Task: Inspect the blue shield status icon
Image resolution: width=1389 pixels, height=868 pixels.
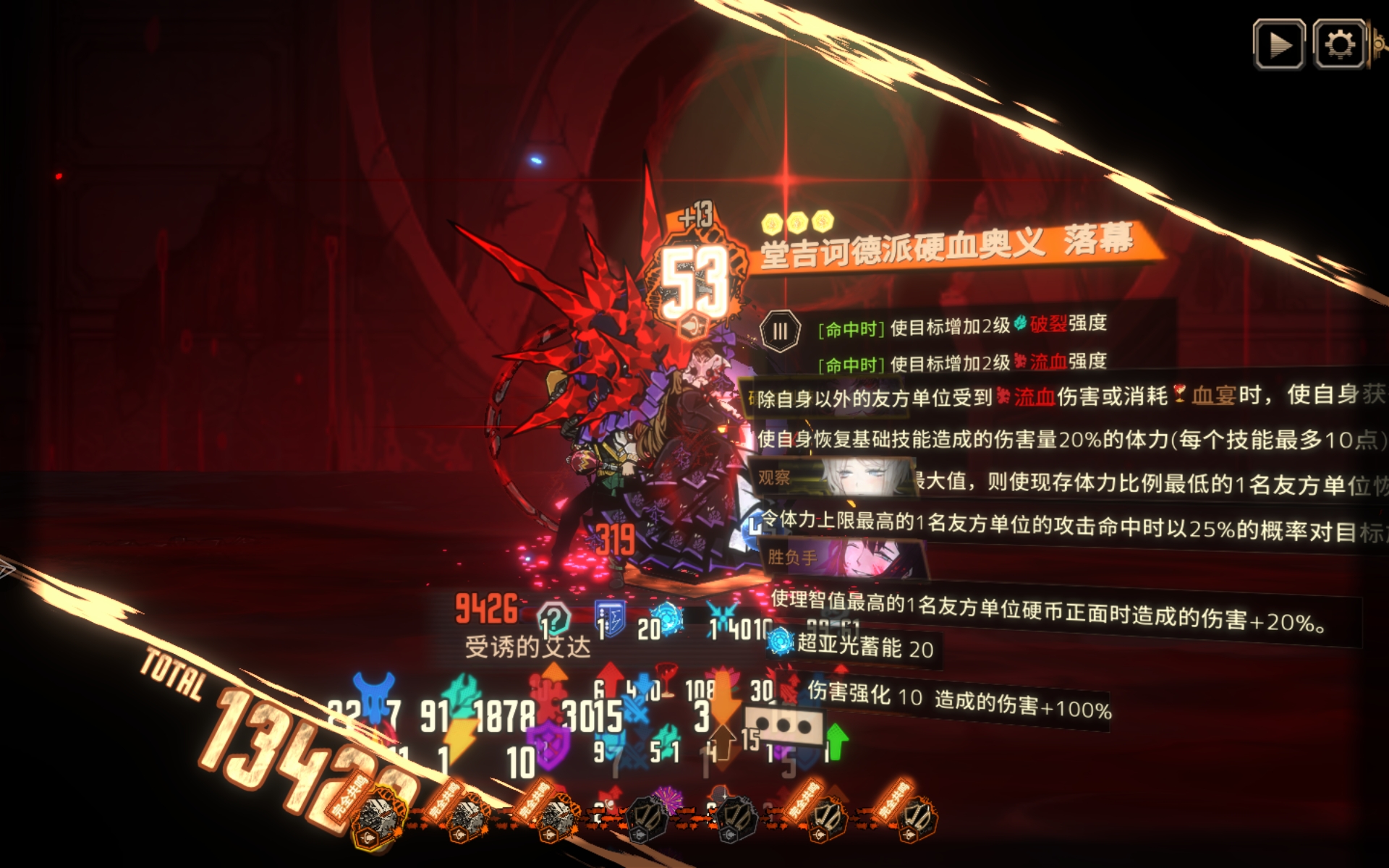Action: pyautogui.click(x=610, y=619)
